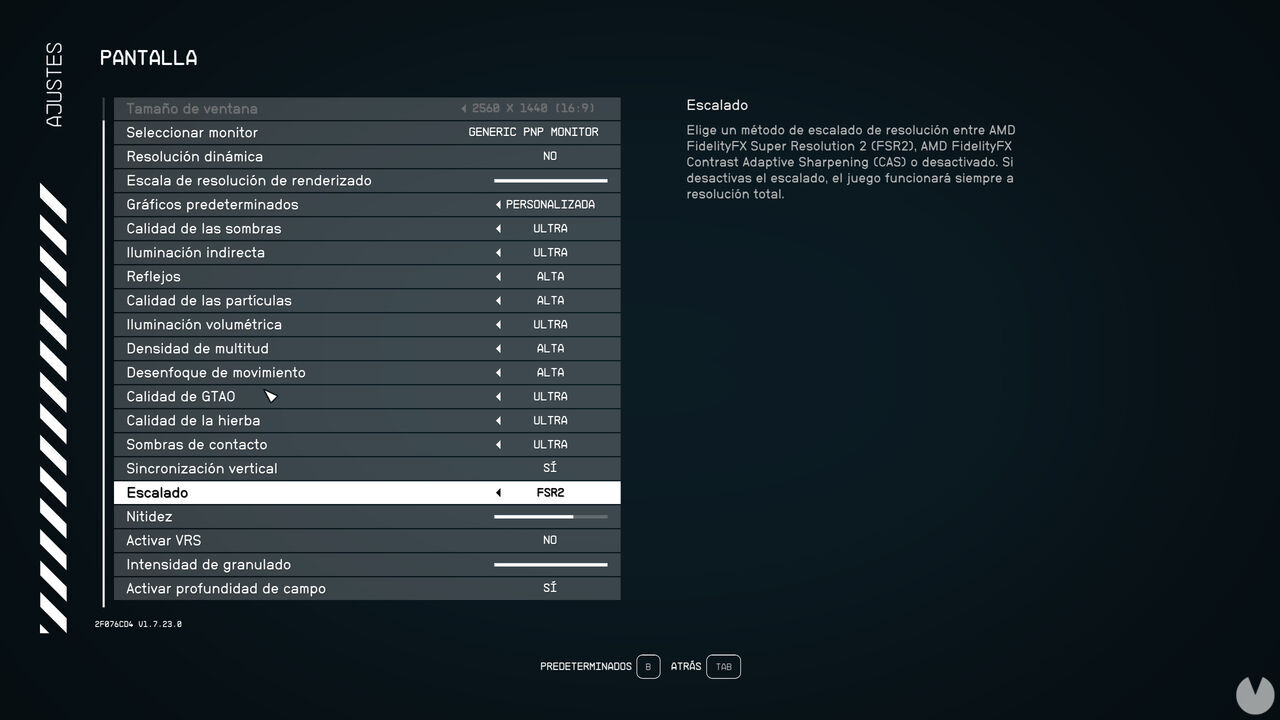The width and height of the screenshot is (1280, 720).
Task: Click the PANTALLA section header
Action: (147, 58)
